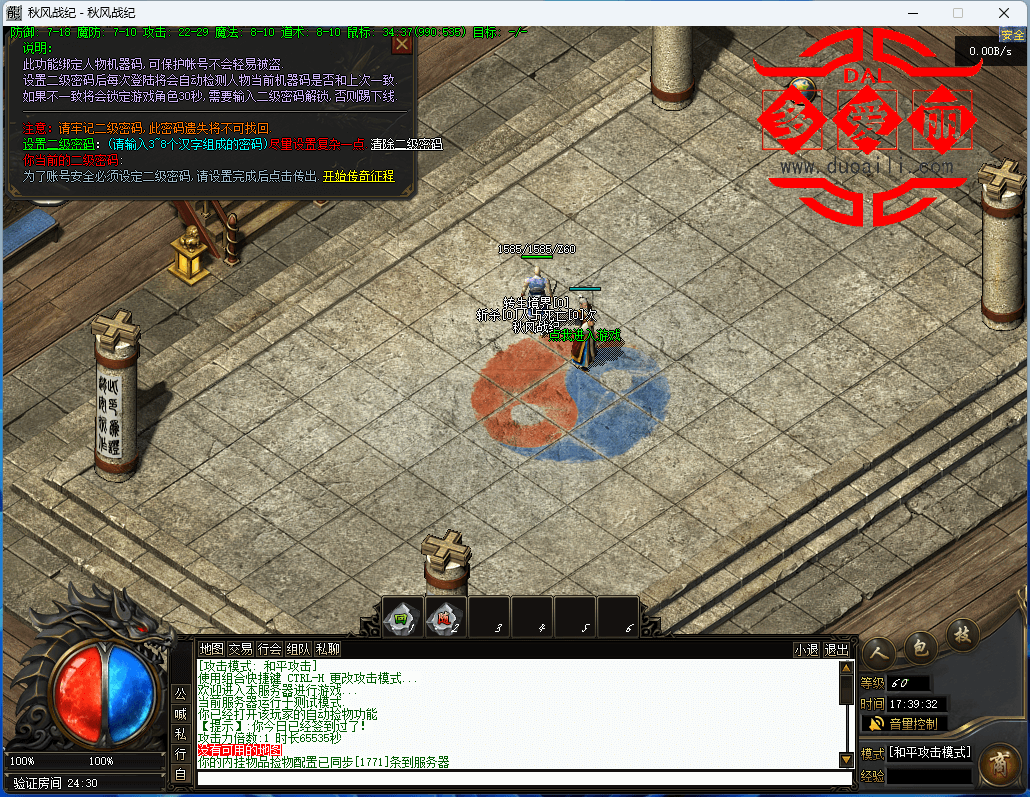The image size is (1030, 797).
Task: Close the secondary password info panel
Action: (x=402, y=44)
